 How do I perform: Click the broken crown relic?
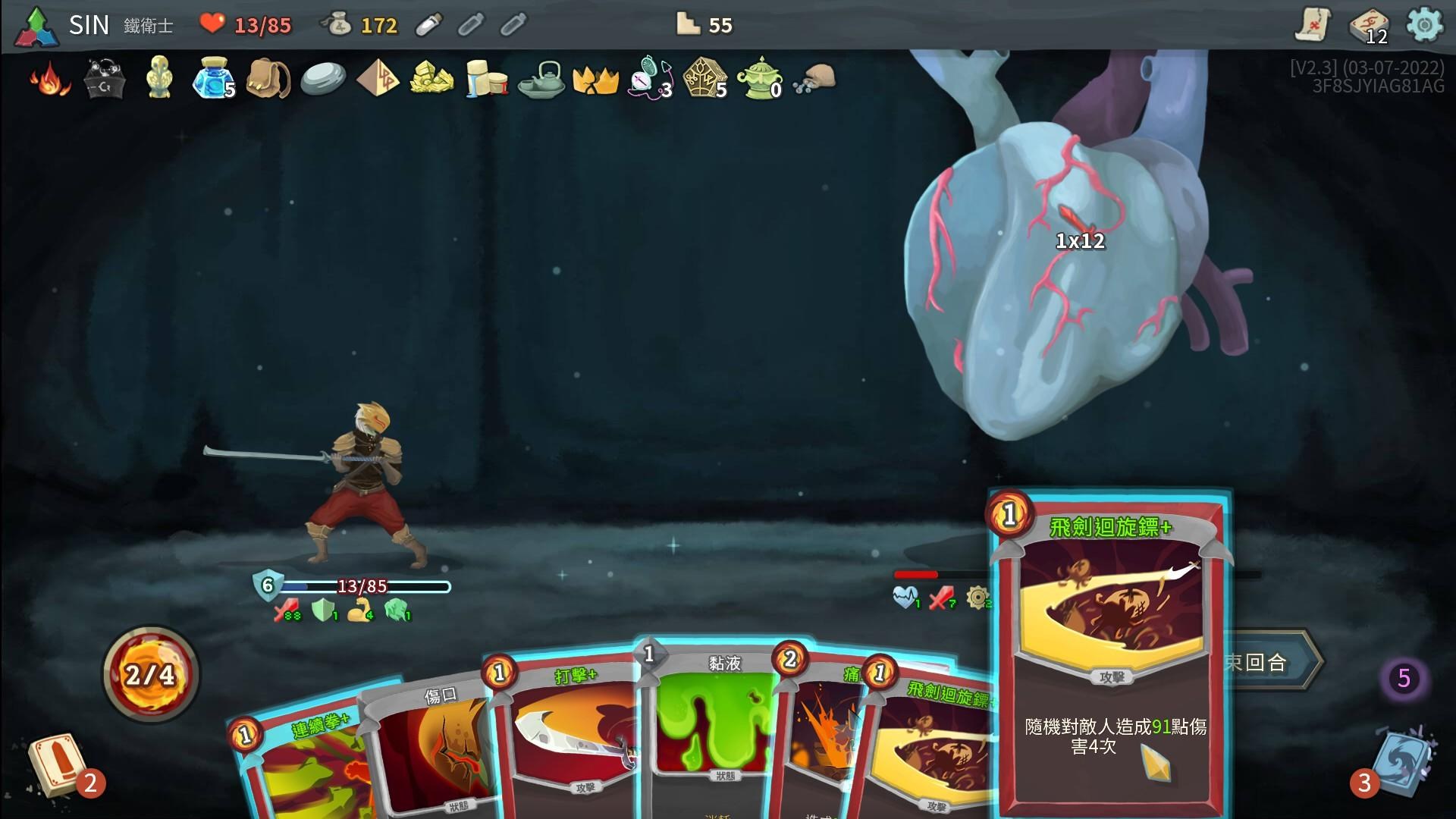[595, 80]
